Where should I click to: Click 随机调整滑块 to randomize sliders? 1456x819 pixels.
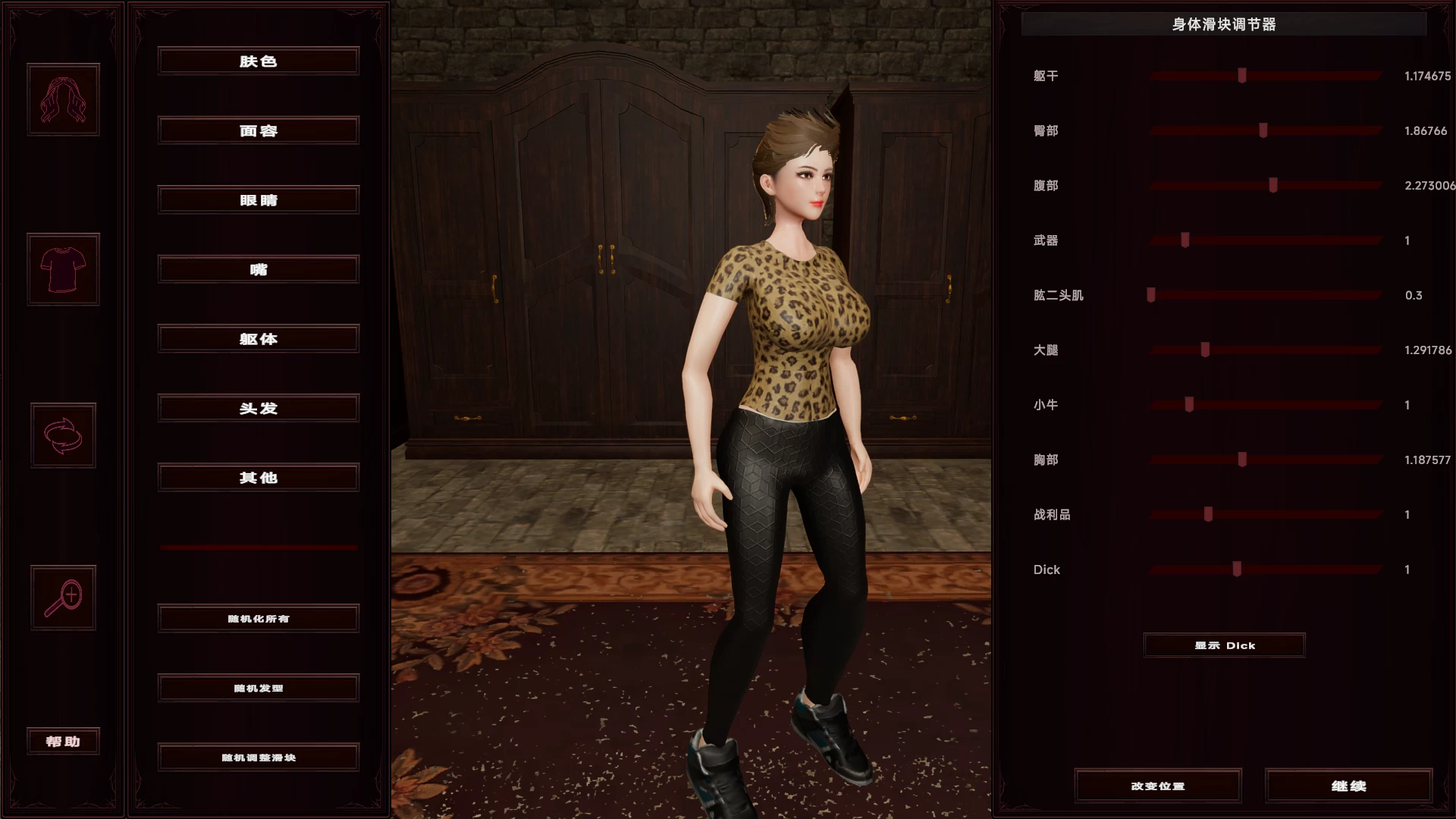(x=258, y=758)
